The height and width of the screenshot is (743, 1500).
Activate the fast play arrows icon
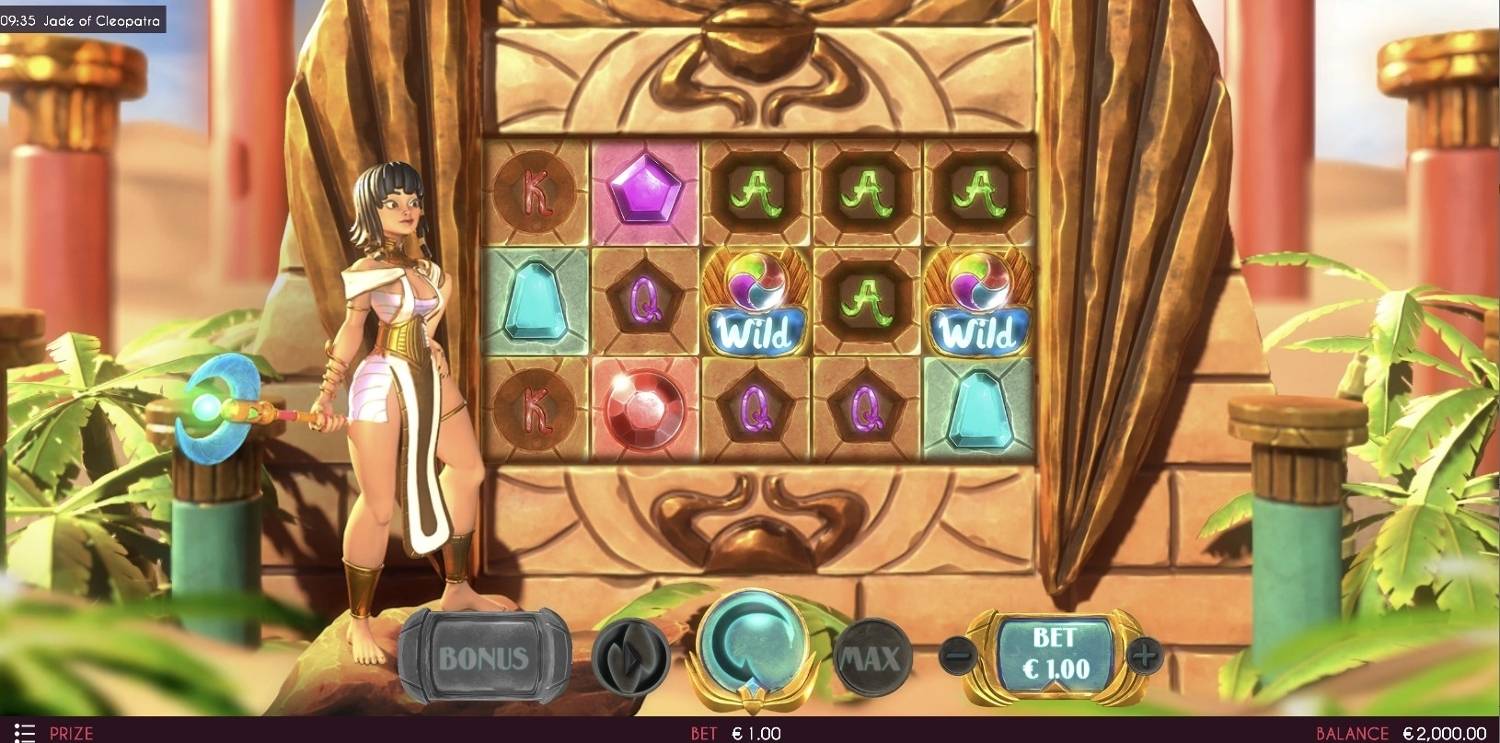coord(632,655)
